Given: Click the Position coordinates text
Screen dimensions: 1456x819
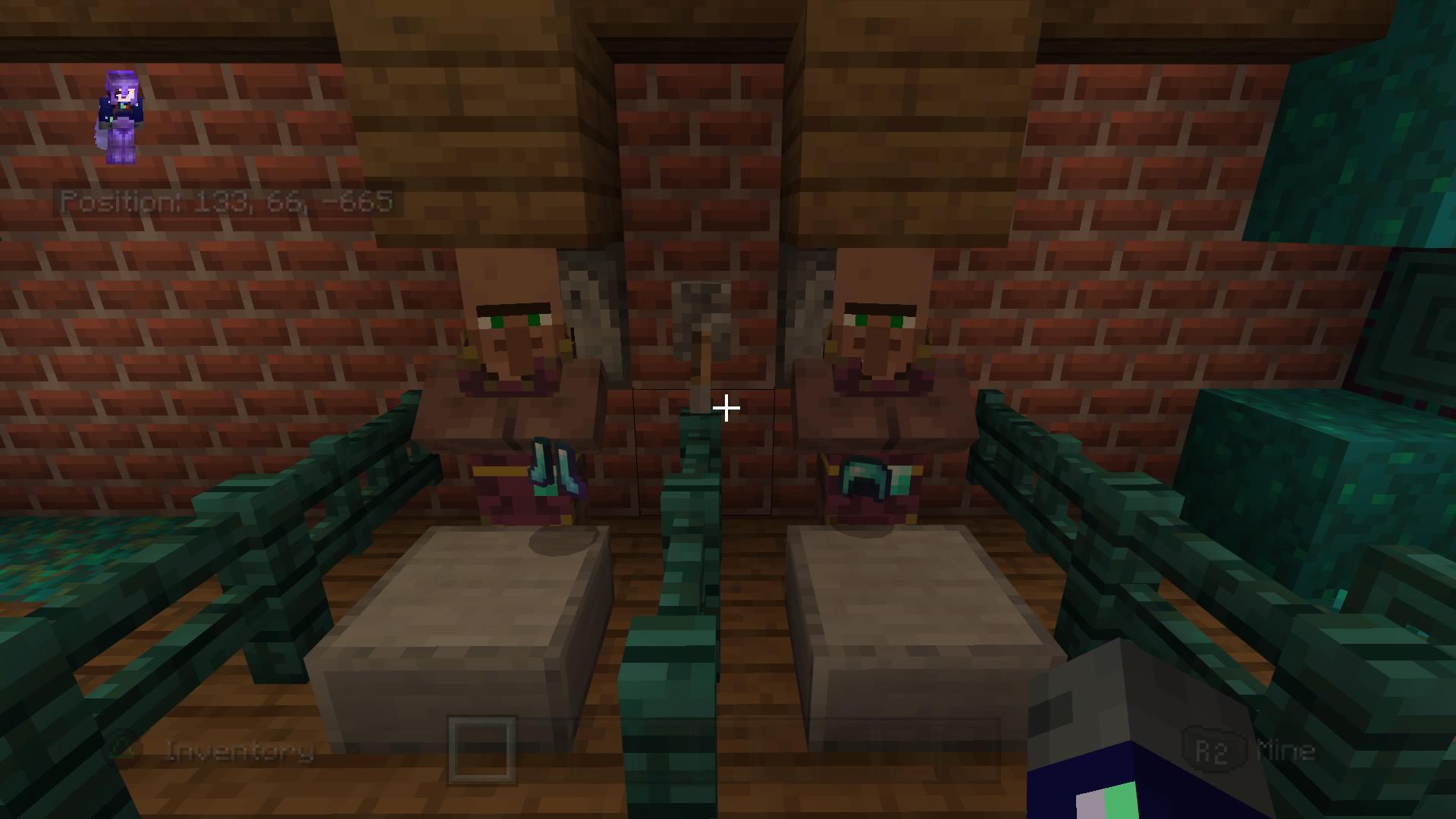Looking at the screenshot, I should point(227,201).
